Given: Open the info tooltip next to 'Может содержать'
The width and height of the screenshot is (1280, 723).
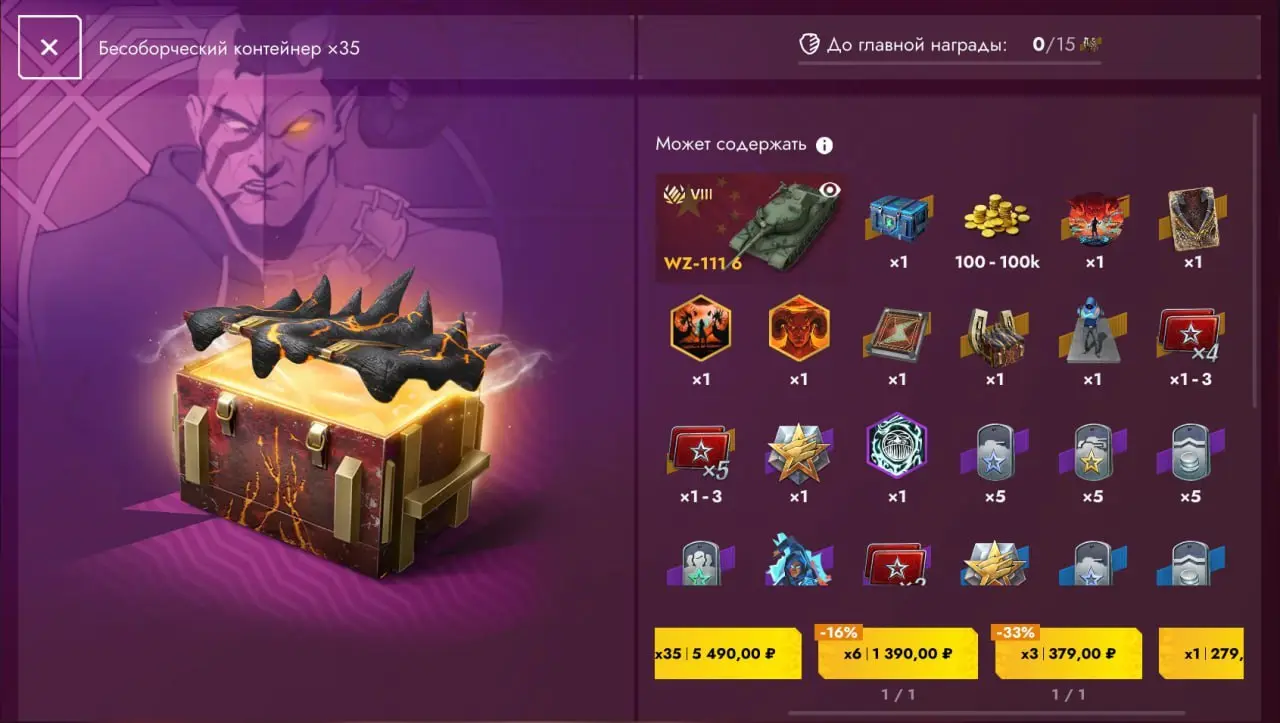Looking at the screenshot, I should pos(823,144).
